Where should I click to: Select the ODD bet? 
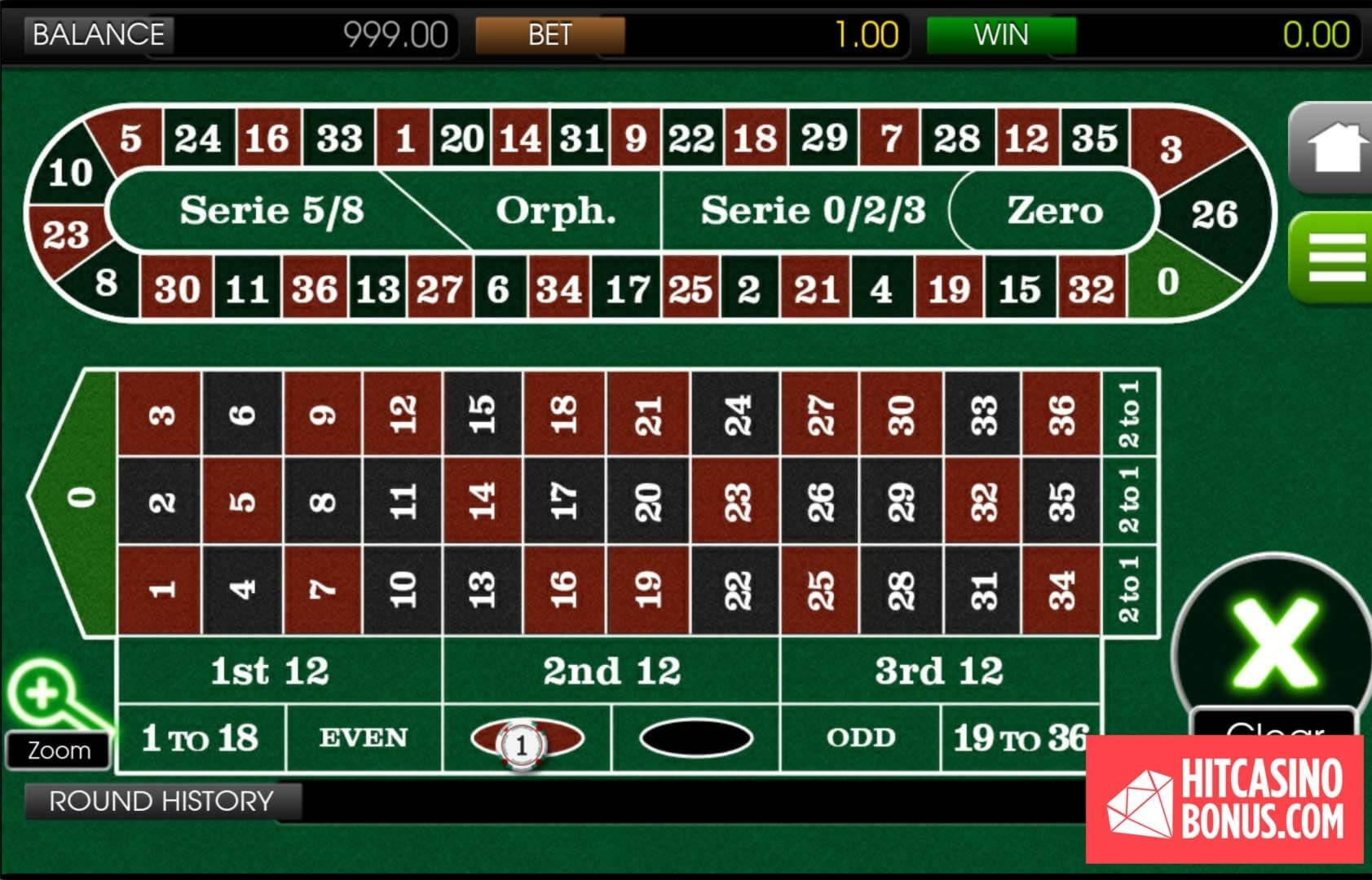click(x=861, y=738)
